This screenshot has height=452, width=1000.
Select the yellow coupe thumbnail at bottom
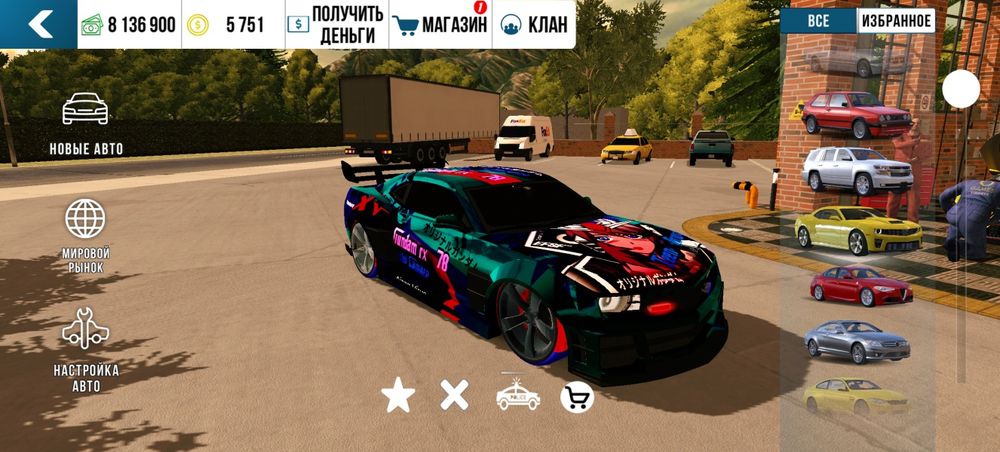click(x=856, y=395)
